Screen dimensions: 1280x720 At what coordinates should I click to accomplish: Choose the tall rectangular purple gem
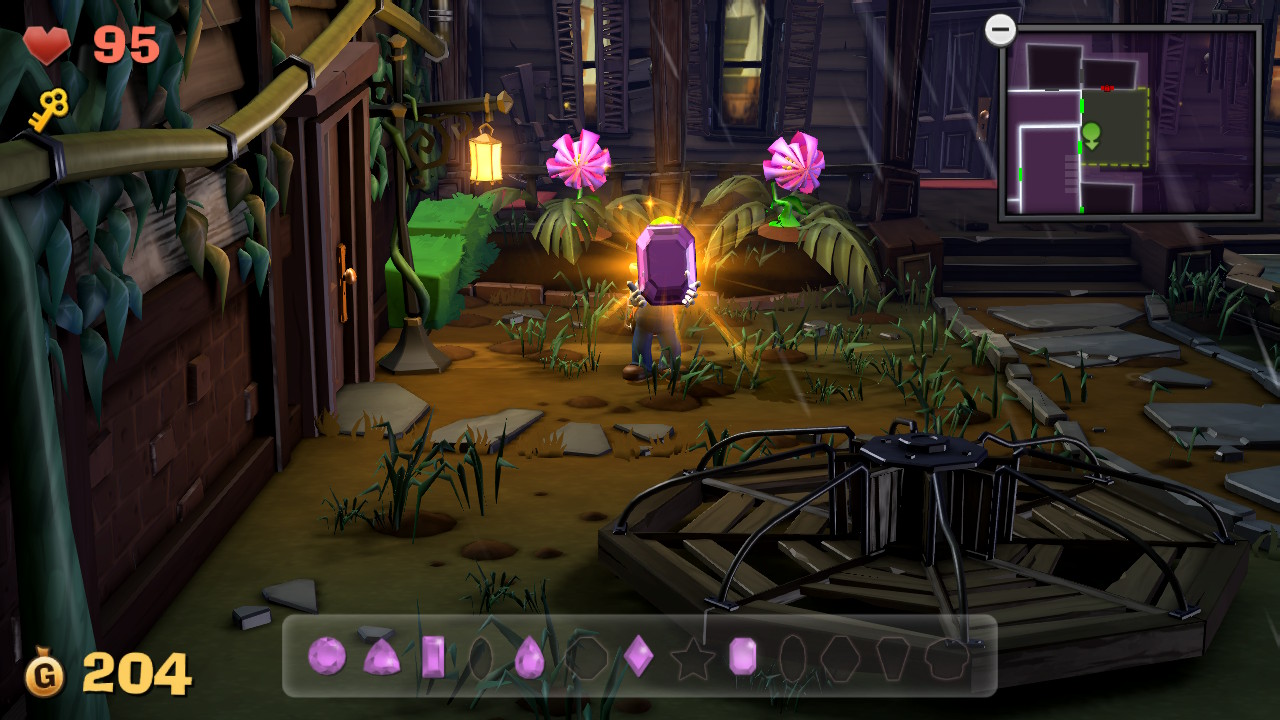point(433,657)
